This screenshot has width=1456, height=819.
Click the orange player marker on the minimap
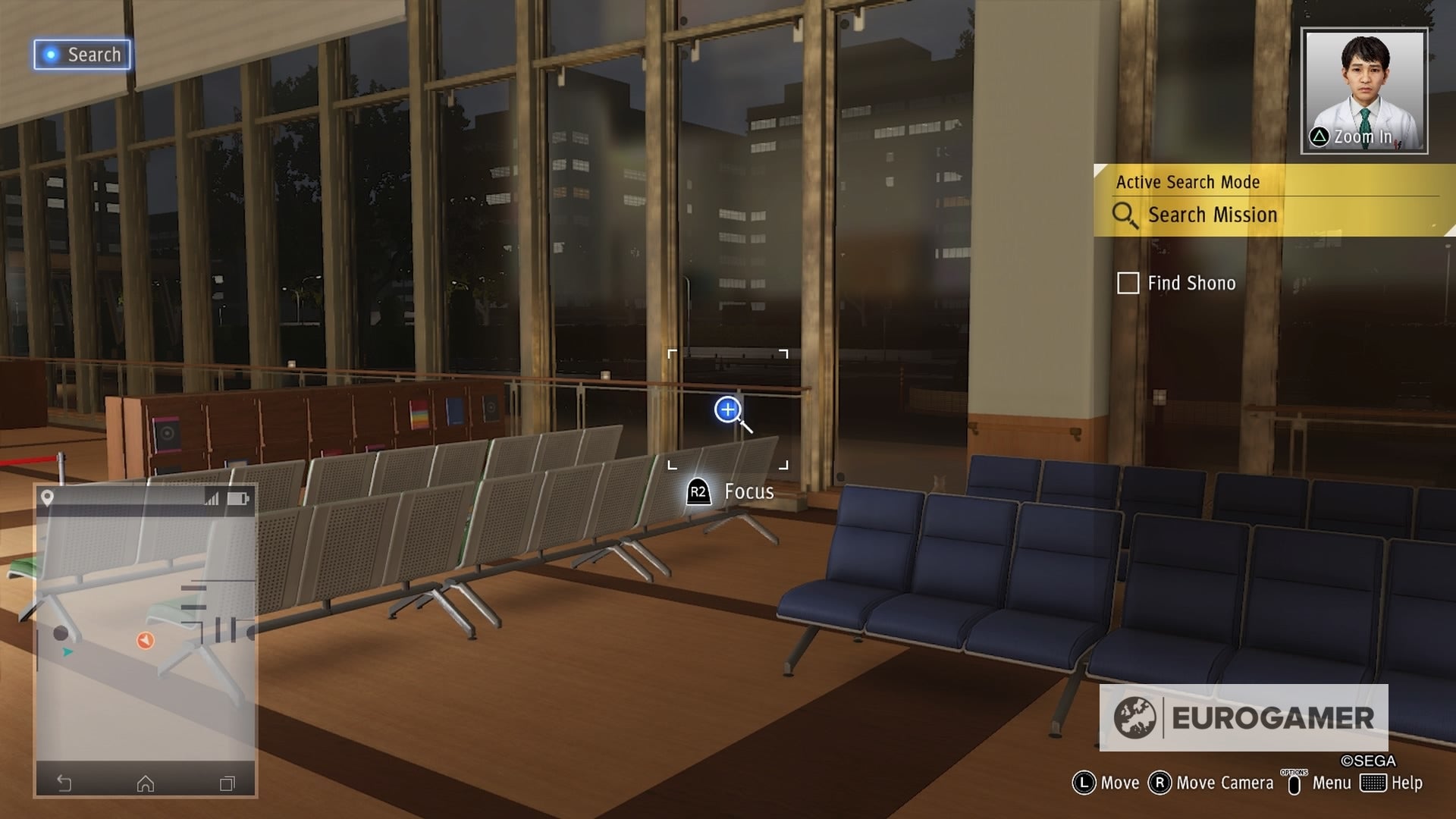point(144,641)
